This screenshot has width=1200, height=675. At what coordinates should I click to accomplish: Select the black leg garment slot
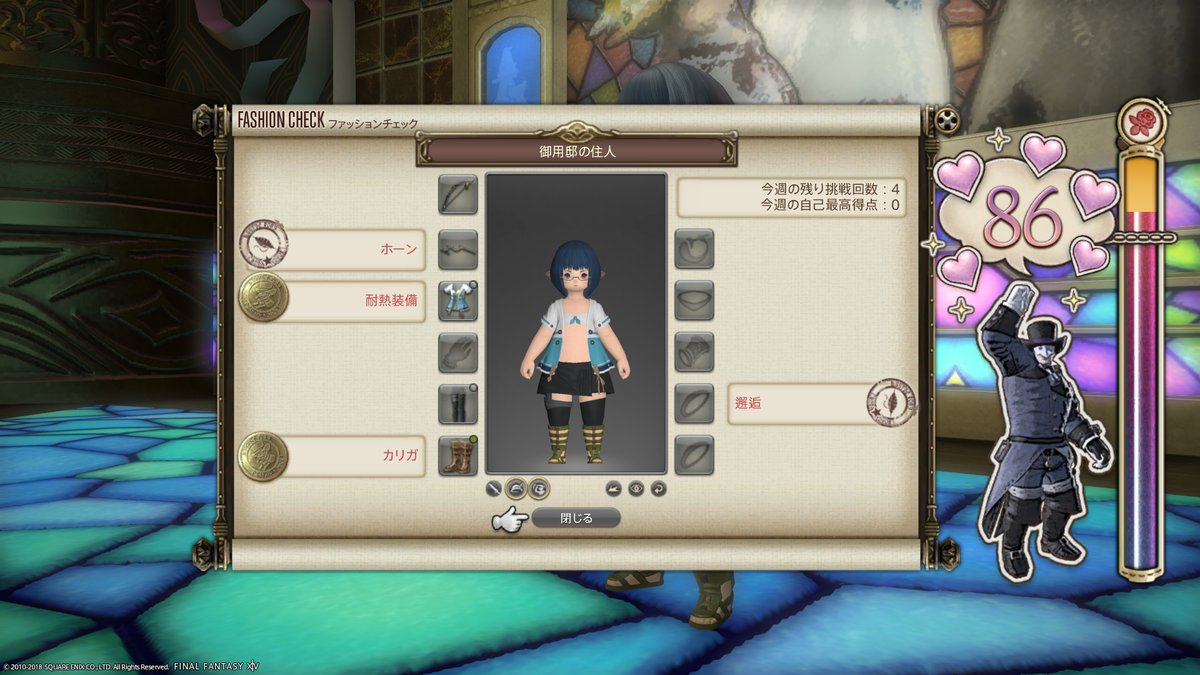[x=458, y=404]
